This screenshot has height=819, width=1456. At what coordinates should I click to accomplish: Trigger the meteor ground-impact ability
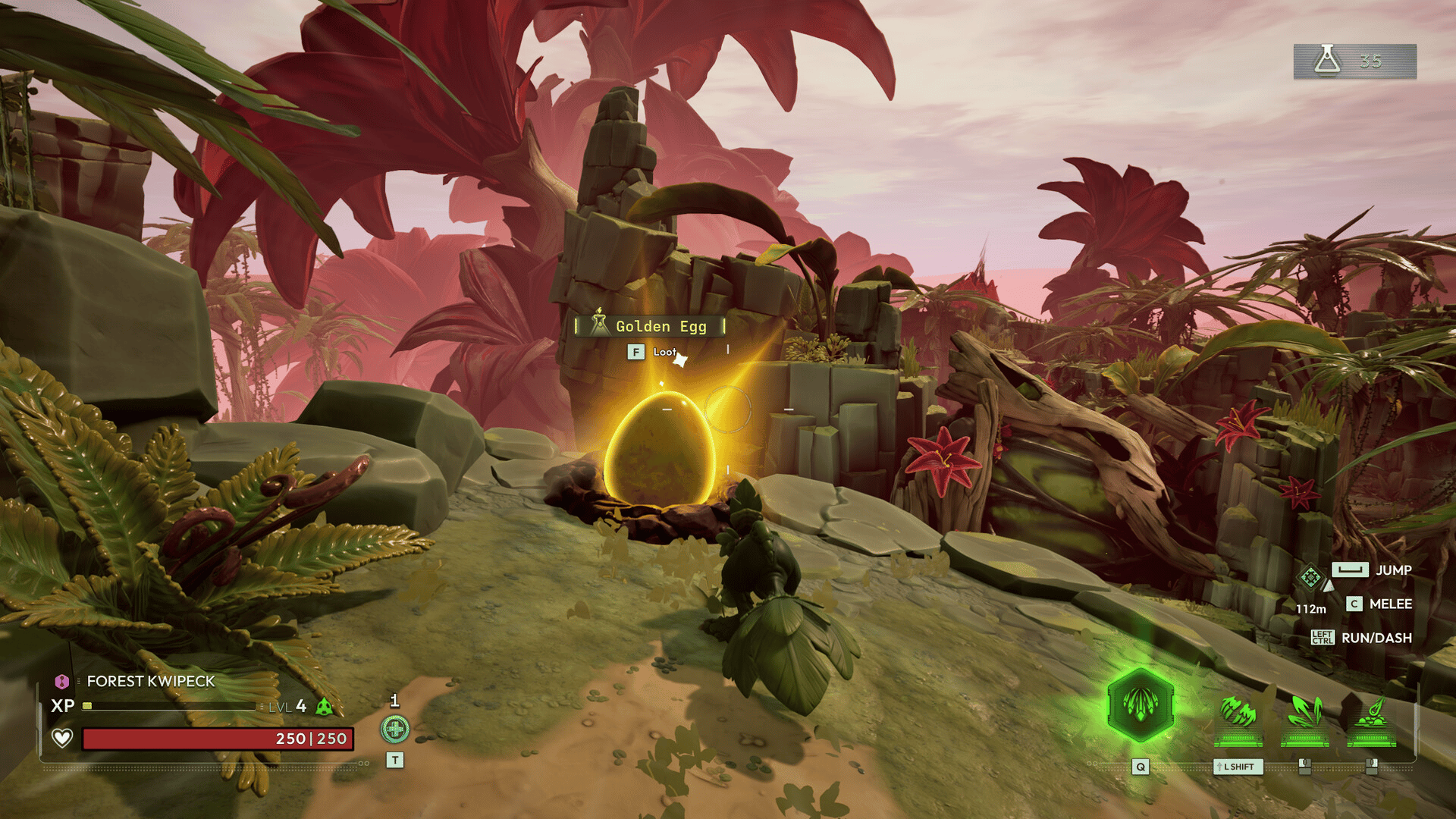click(1372, 714)
